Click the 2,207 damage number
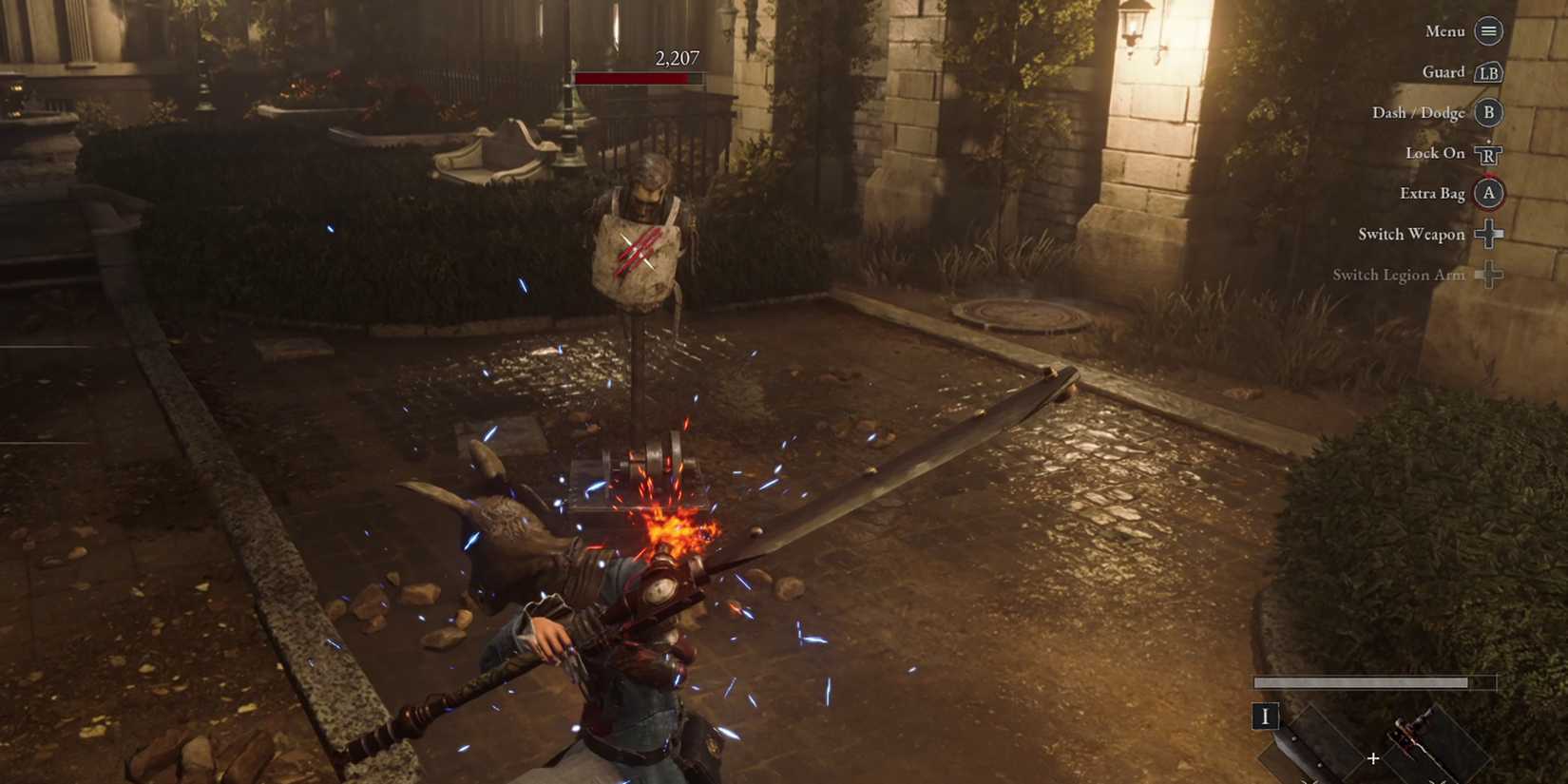 [x=676, y=58]
